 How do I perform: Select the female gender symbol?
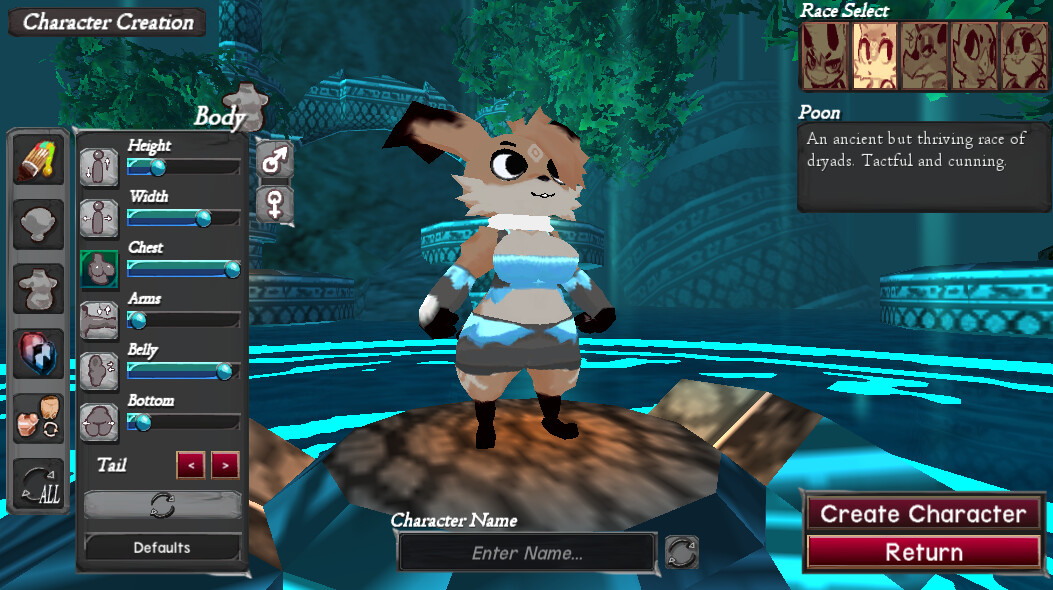[x=274, y=204]
